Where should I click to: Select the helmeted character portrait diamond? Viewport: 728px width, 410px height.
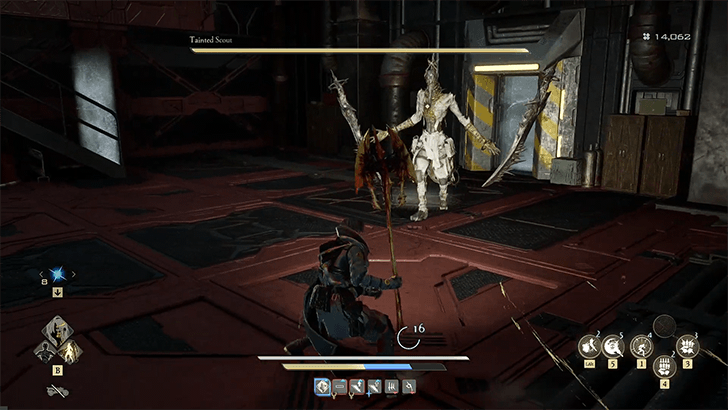[59, 333]
